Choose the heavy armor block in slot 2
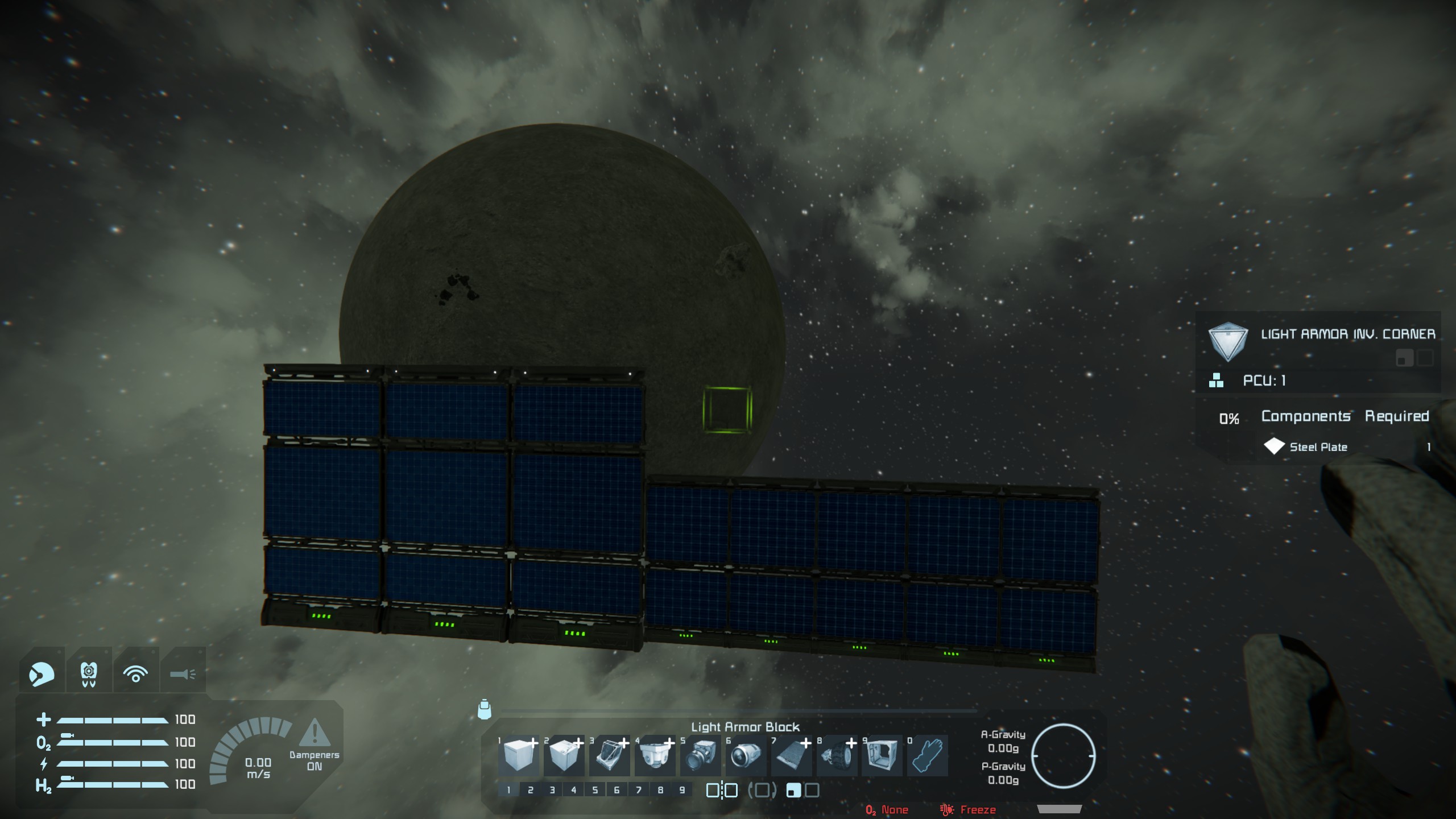 (564, 755)
